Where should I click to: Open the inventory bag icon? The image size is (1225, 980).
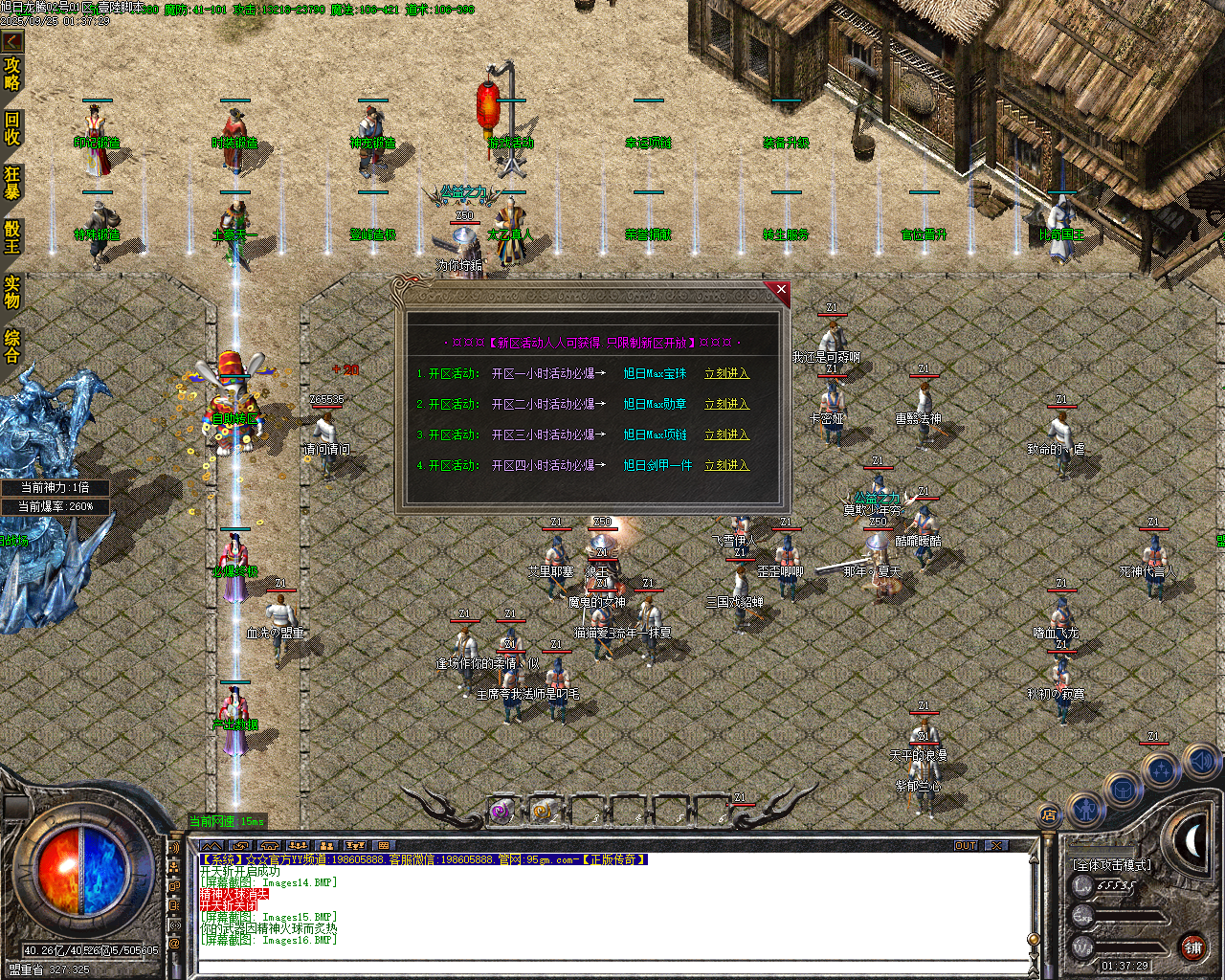click(x=1124, y=789)
